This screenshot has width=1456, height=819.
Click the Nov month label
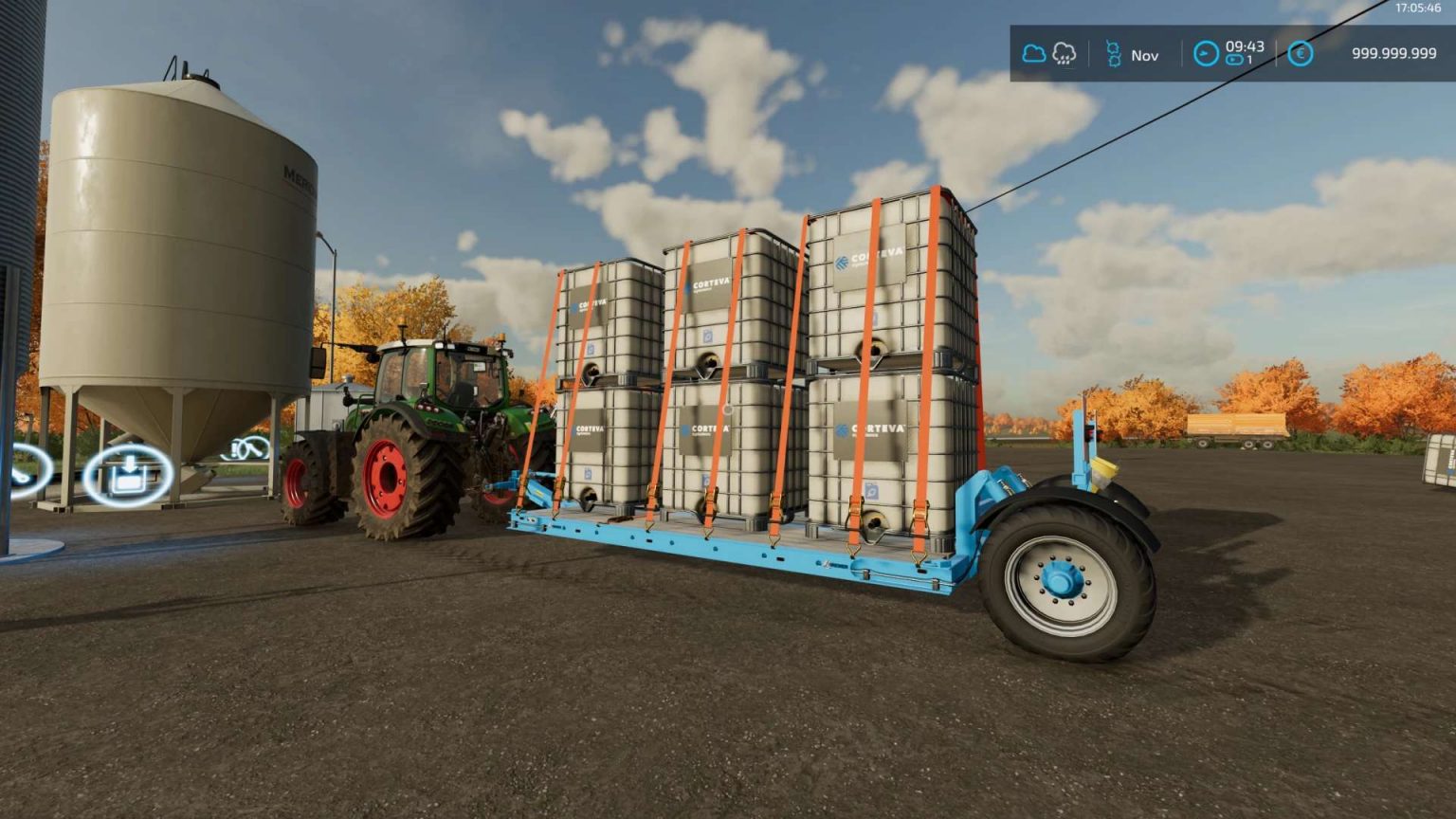(x=1144, y=56)
